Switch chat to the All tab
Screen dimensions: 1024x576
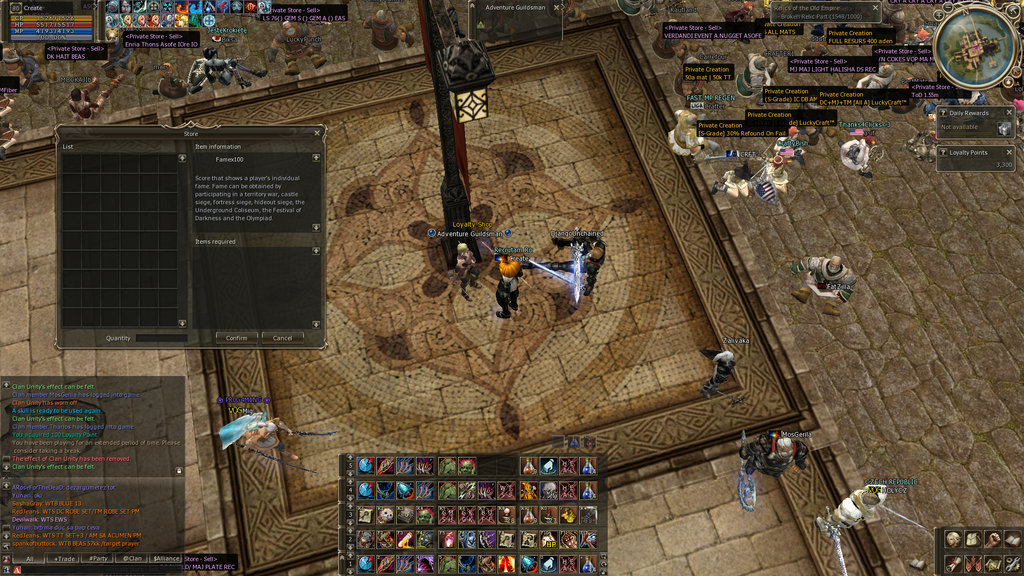(x=30, y=559)
